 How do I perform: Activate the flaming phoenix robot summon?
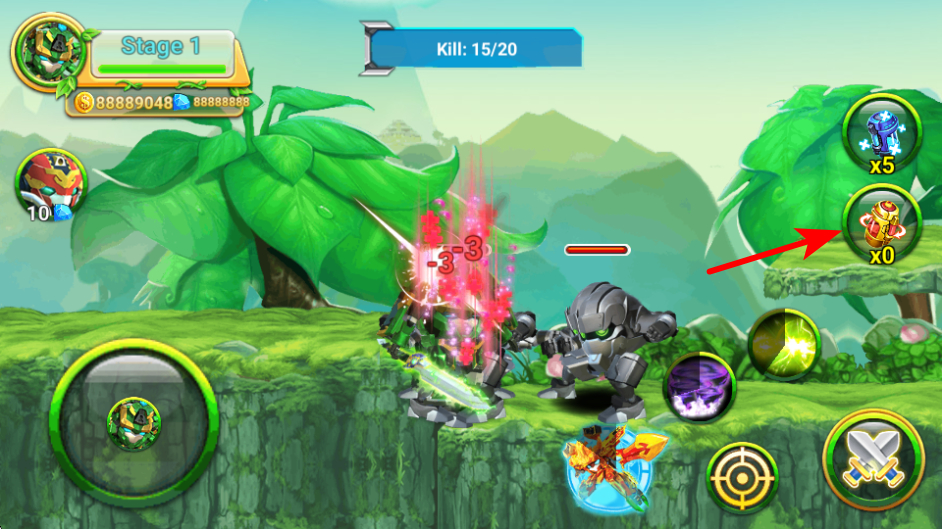(x=607, y=461)
